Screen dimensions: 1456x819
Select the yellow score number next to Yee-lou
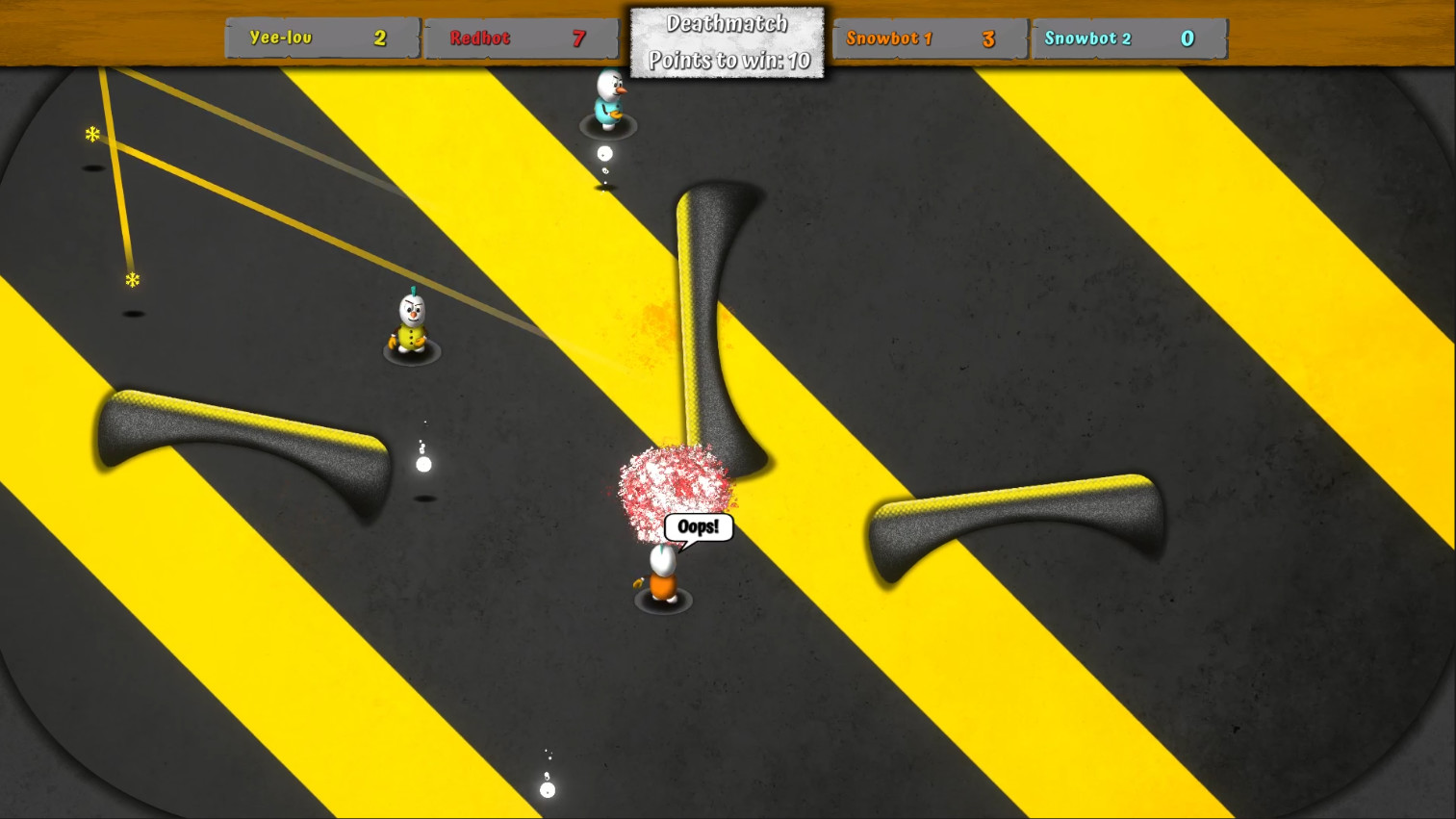[x=379, y=38]
